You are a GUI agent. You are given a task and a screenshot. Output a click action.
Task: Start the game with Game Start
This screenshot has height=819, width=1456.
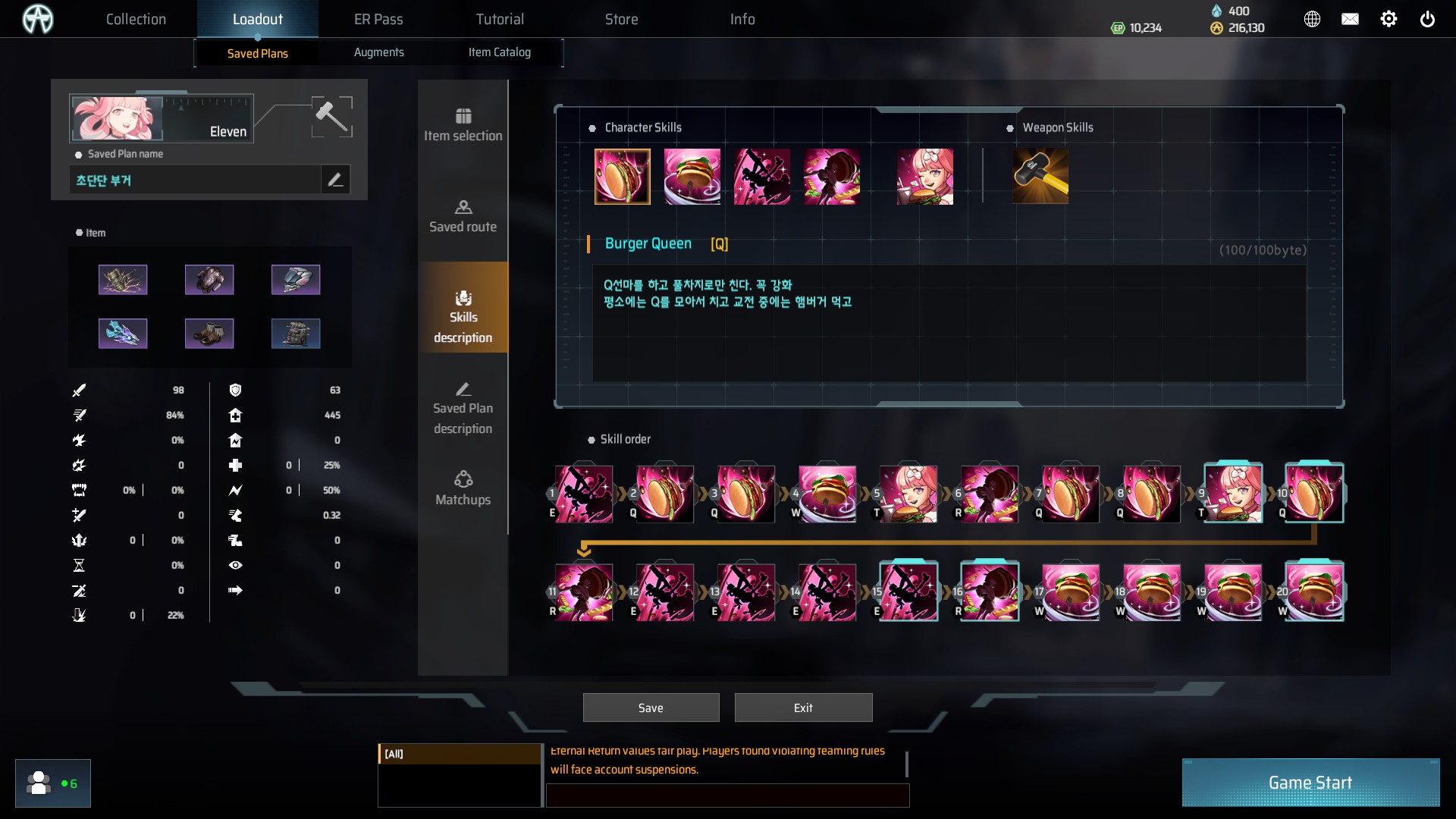tap(1310, 783)
